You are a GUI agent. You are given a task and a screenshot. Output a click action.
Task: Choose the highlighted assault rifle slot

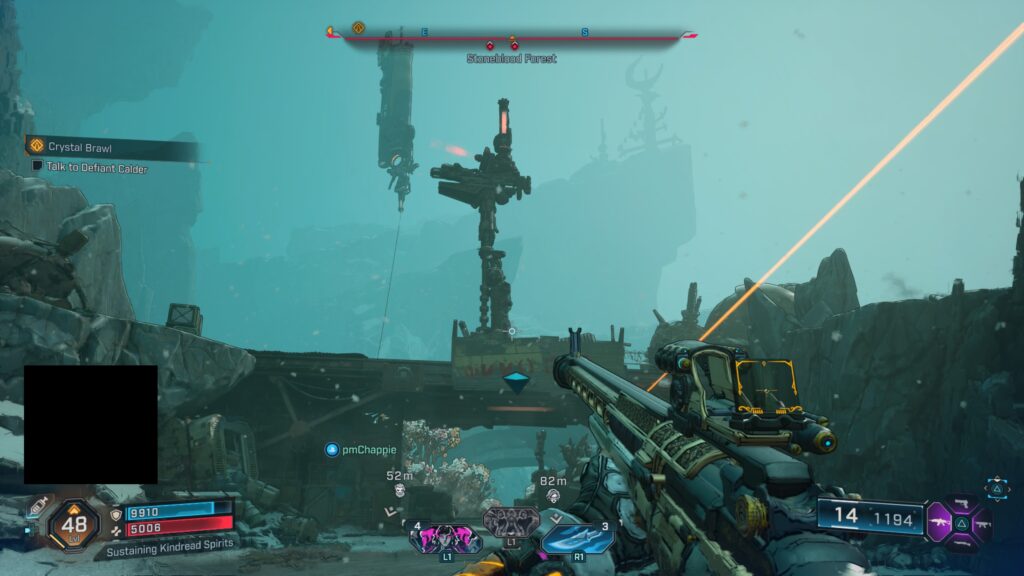coord(941,522)
